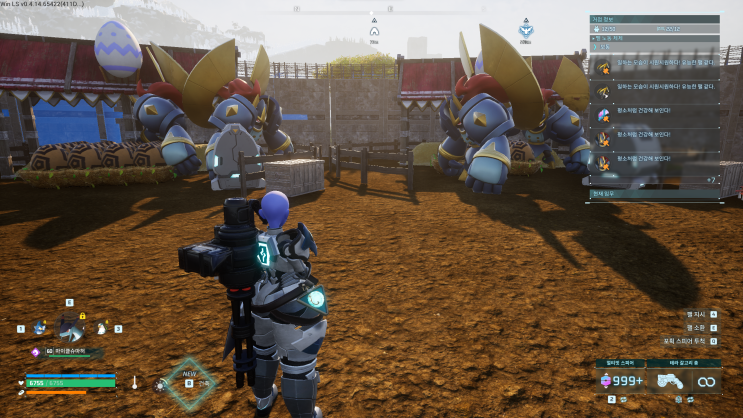Screen dimensions: 743x418
Task: Select the large locked pal portrait in the party
Action: 70,325
